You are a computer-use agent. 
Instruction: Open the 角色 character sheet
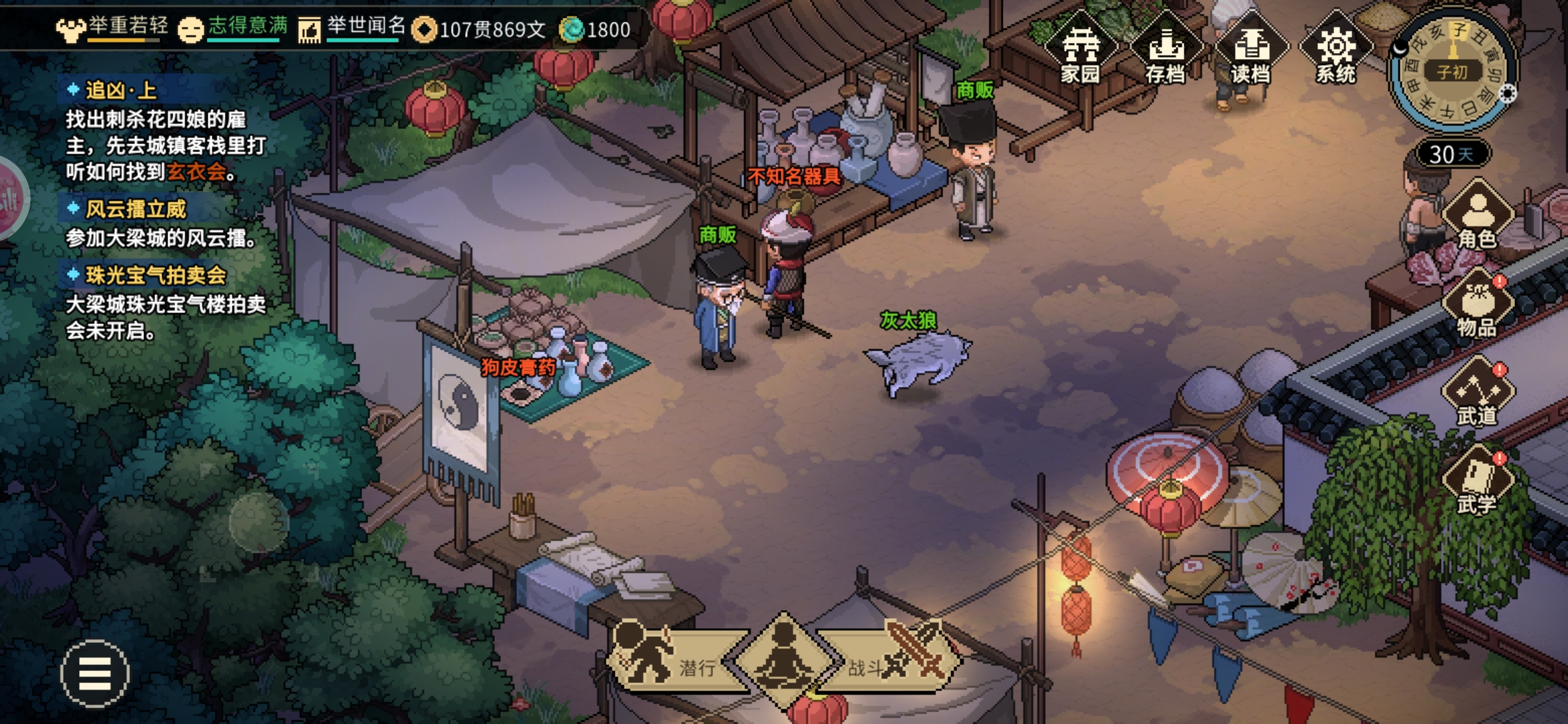pyautogui.click(x=1477, y=216)
